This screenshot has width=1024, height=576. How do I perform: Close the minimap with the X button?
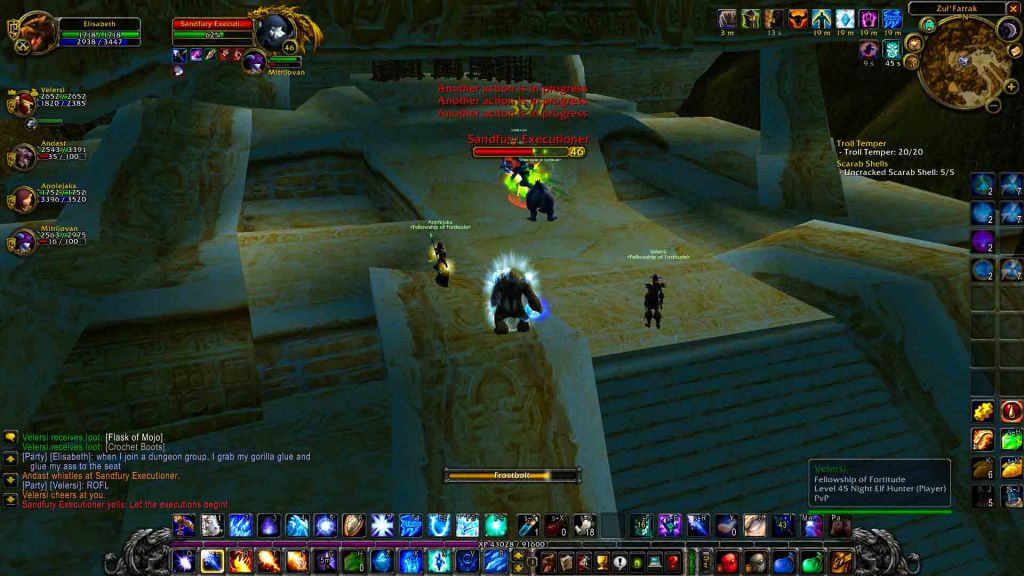1013,9
